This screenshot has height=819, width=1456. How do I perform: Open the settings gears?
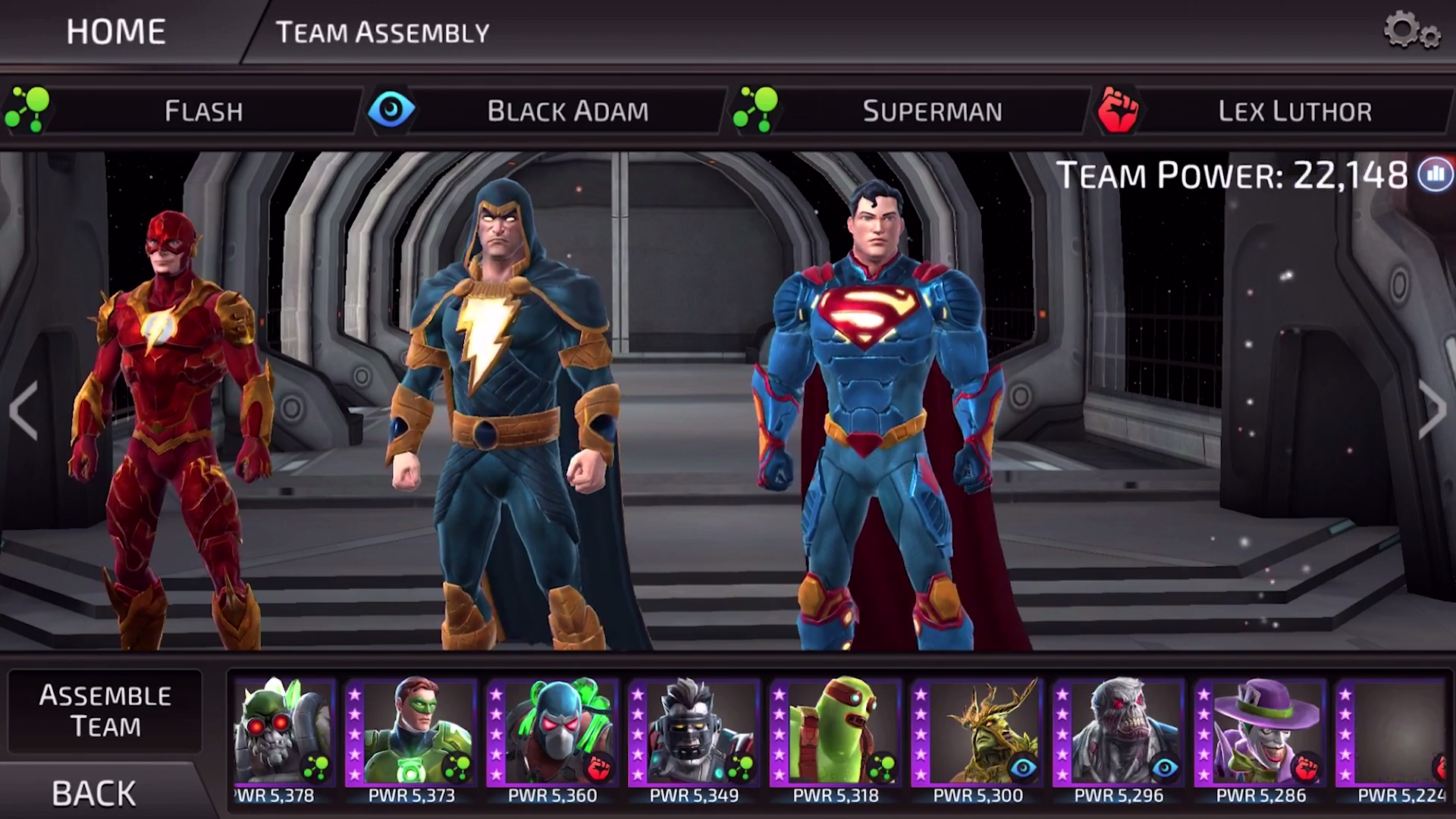[1410, 32]
